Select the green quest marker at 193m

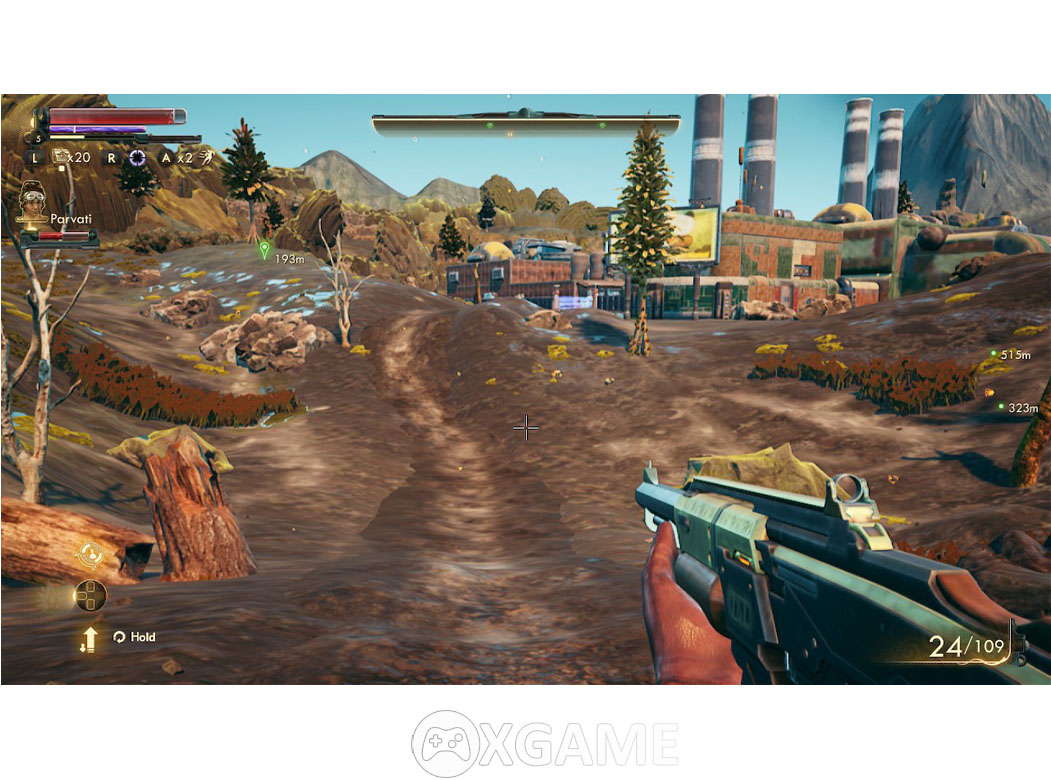pyautogui.click(x=264, y=249)
